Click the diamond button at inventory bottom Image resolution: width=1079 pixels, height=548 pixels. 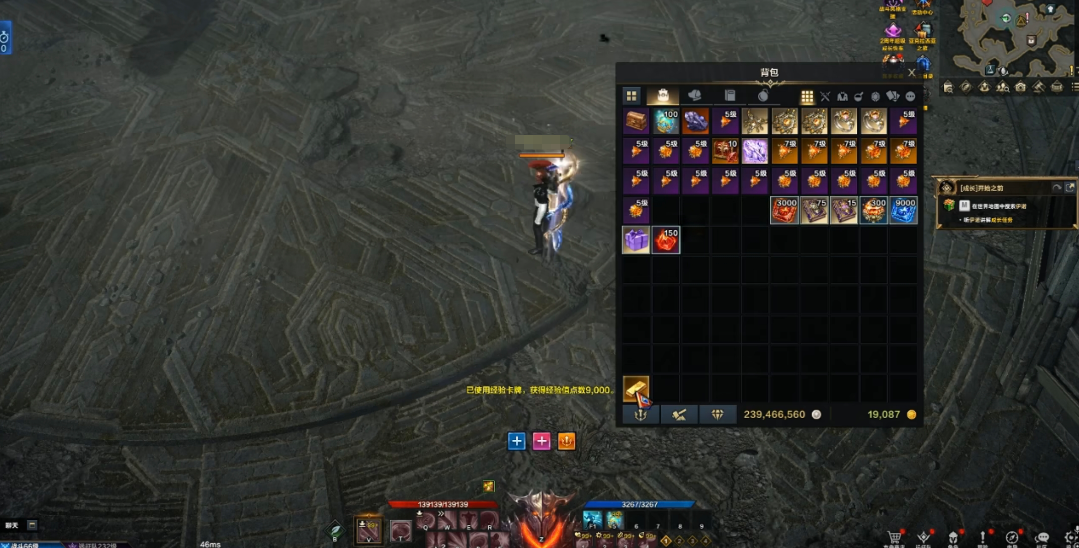[x=718, y=414]
